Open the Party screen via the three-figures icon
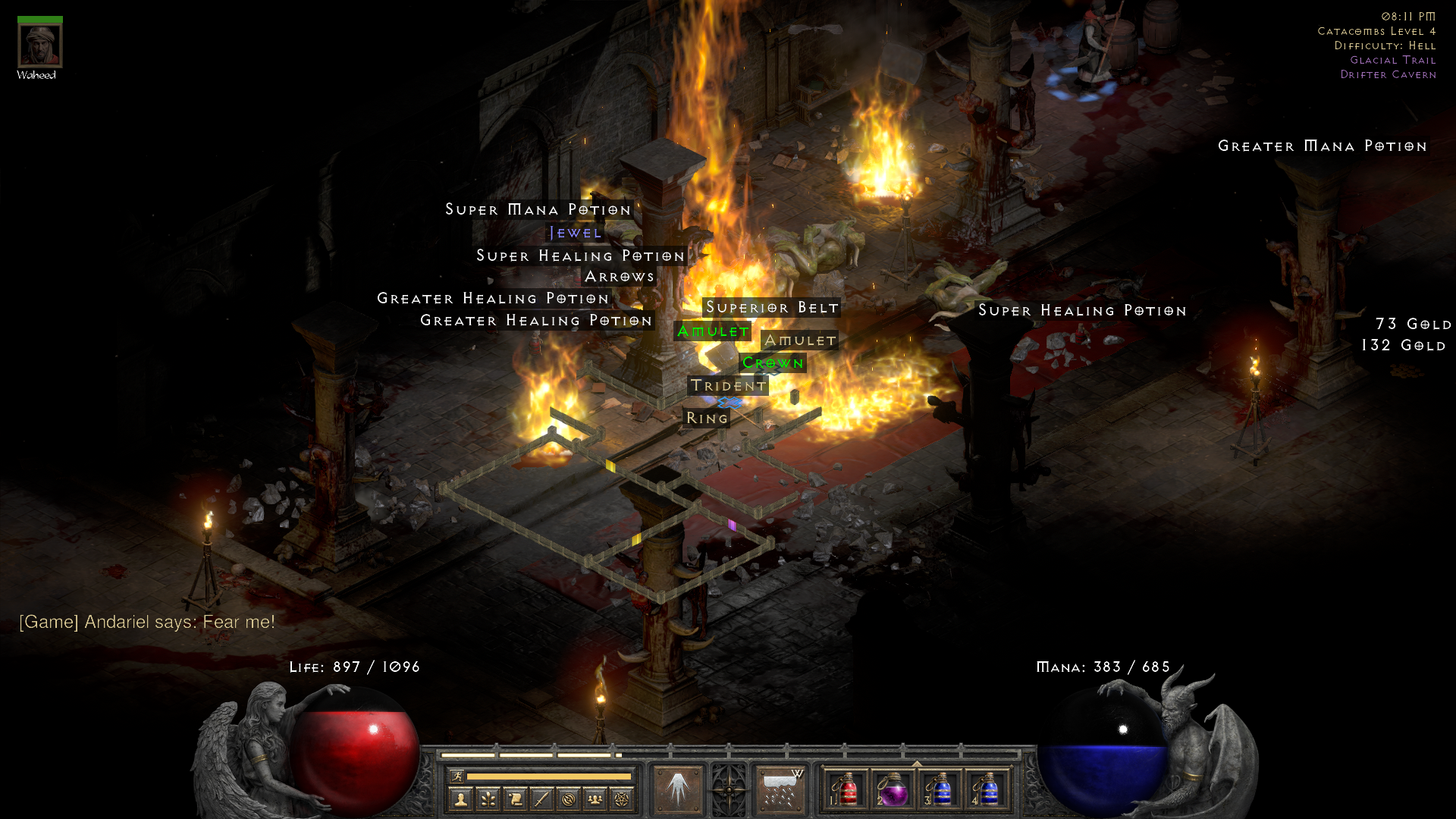 click(x=595, y=799)
